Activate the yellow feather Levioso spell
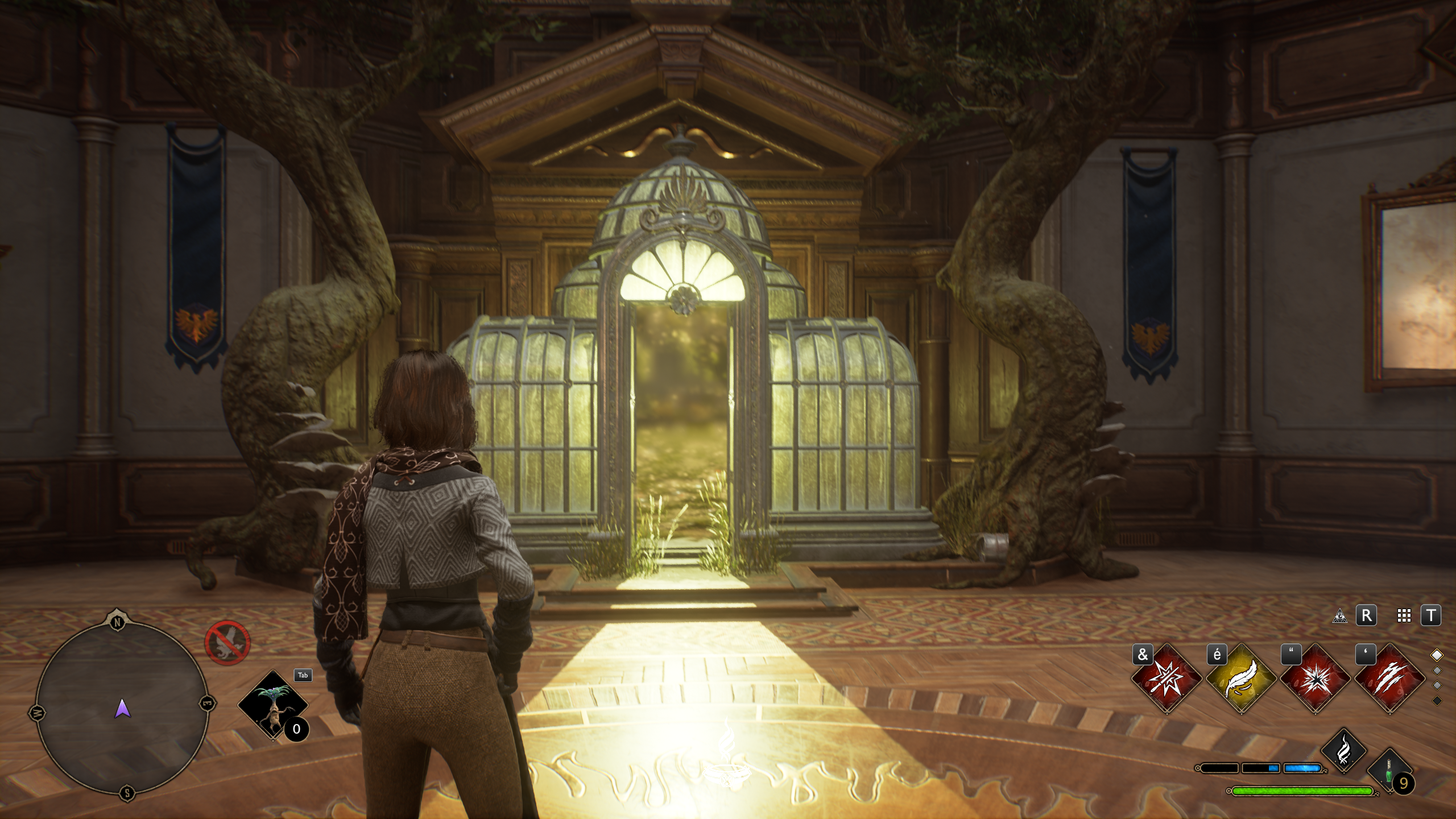The image size is (1456, 819). tap(1240, 678)
